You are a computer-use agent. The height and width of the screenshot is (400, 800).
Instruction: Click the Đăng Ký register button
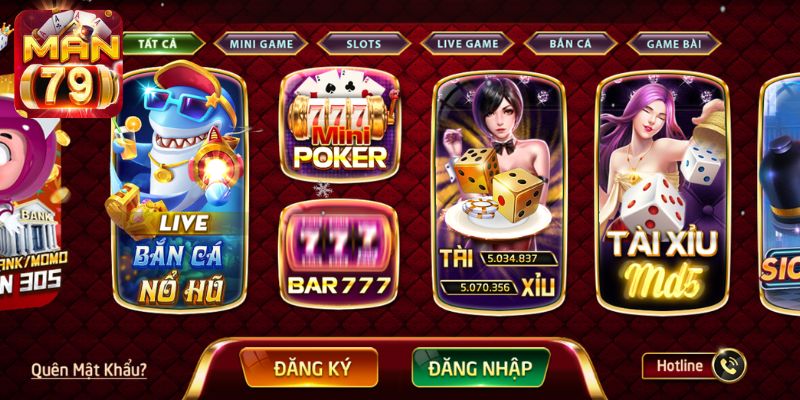(309, 367)
